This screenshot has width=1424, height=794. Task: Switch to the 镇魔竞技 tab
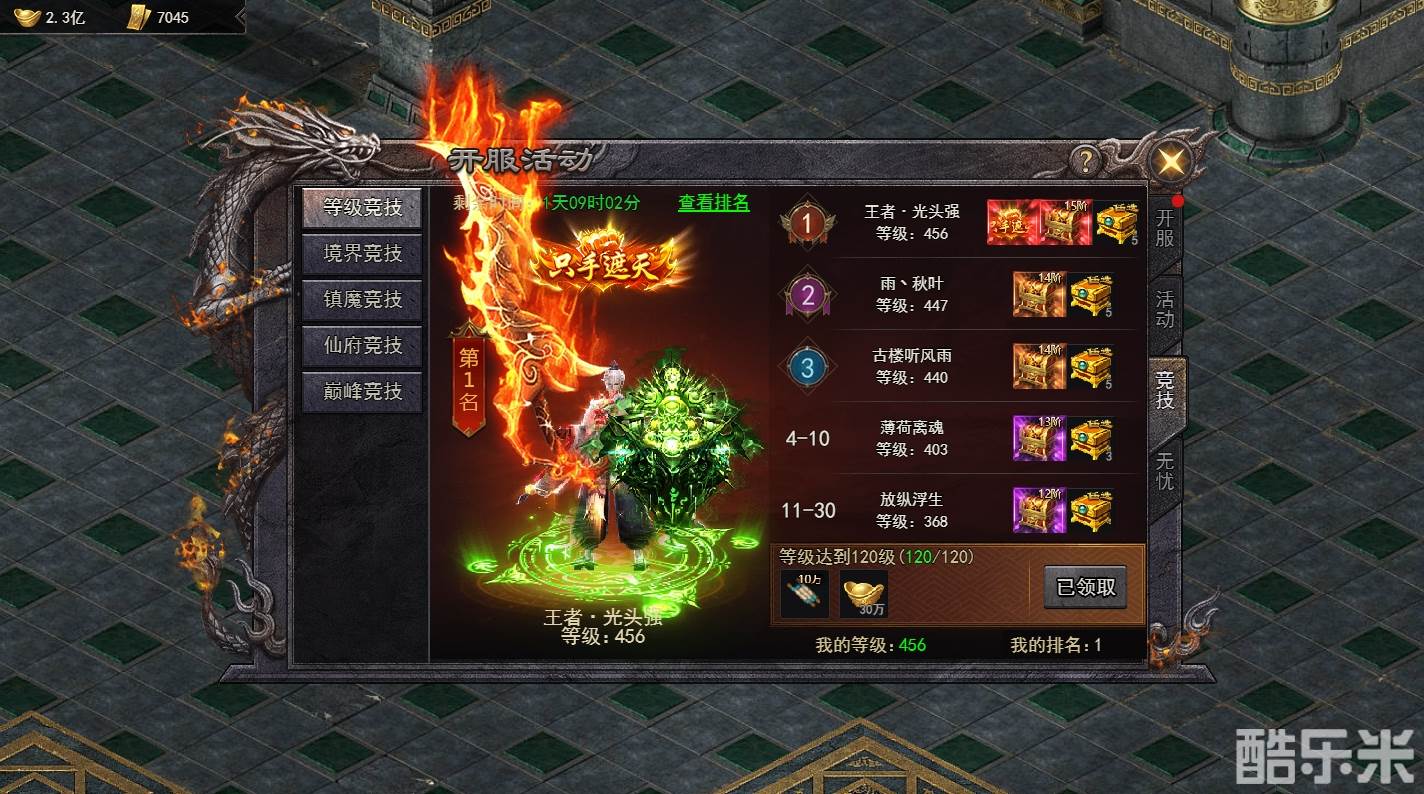coord(361,300)
